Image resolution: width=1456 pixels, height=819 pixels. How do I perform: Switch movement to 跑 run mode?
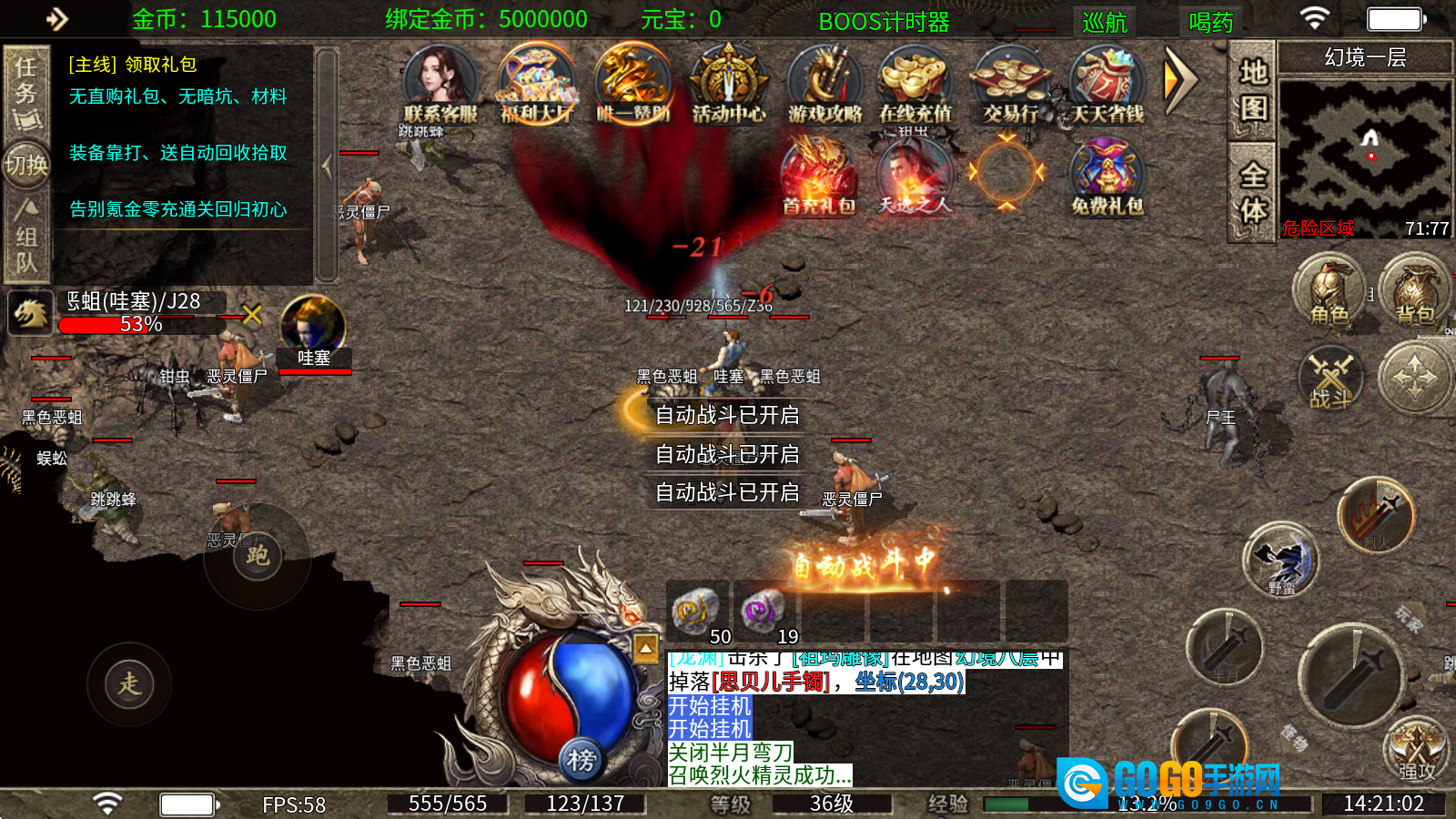point(258,555)
